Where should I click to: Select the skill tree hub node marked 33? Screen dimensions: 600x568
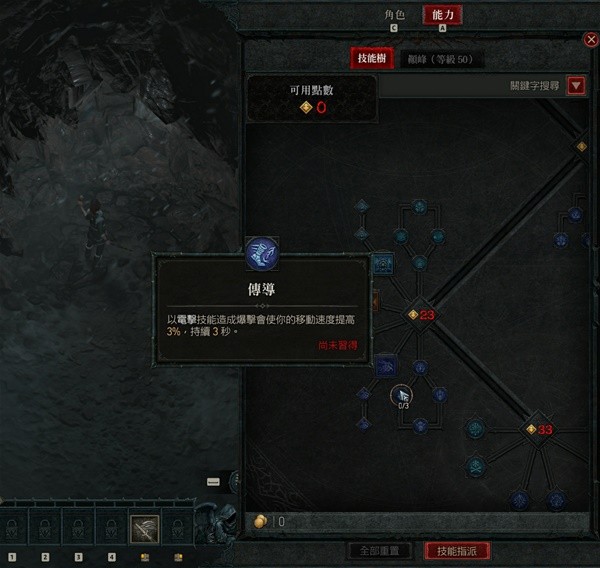click(532, 429)
